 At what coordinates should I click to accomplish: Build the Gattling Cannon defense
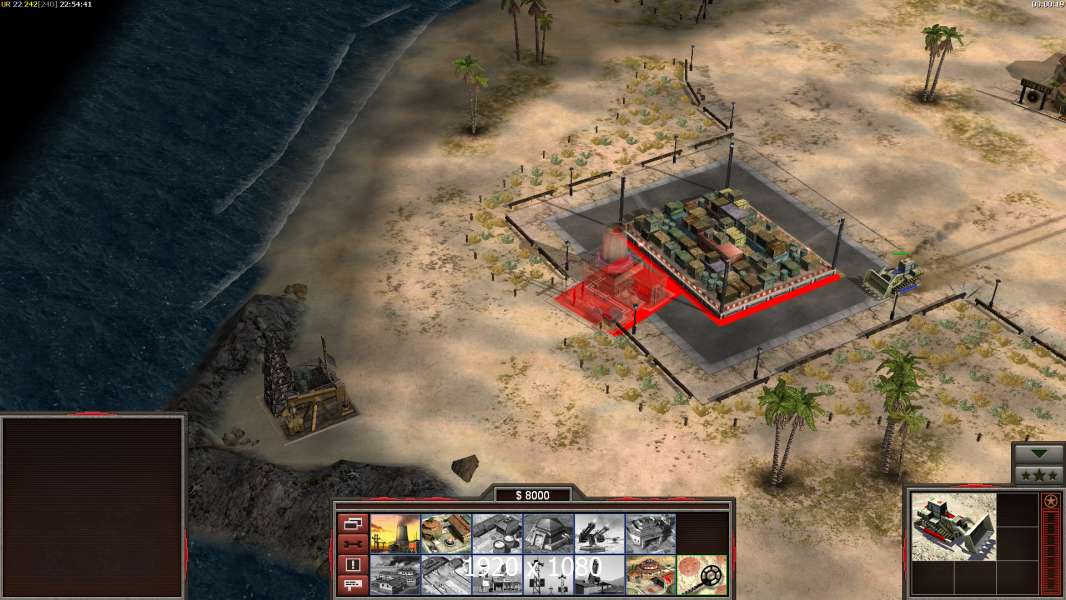coord(599,533)
